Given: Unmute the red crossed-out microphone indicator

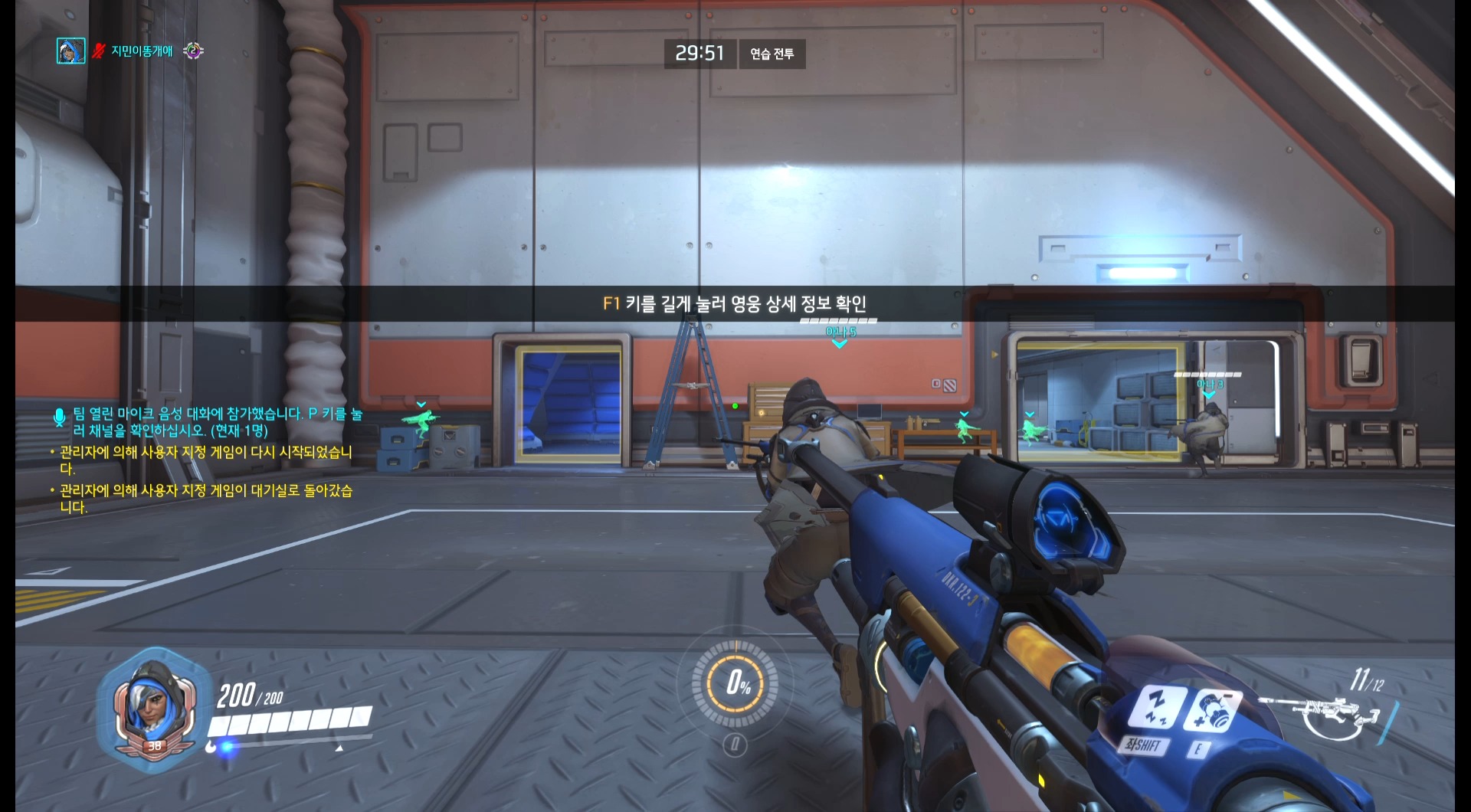Looking at the screenshot, I should (x=97, y=51).
